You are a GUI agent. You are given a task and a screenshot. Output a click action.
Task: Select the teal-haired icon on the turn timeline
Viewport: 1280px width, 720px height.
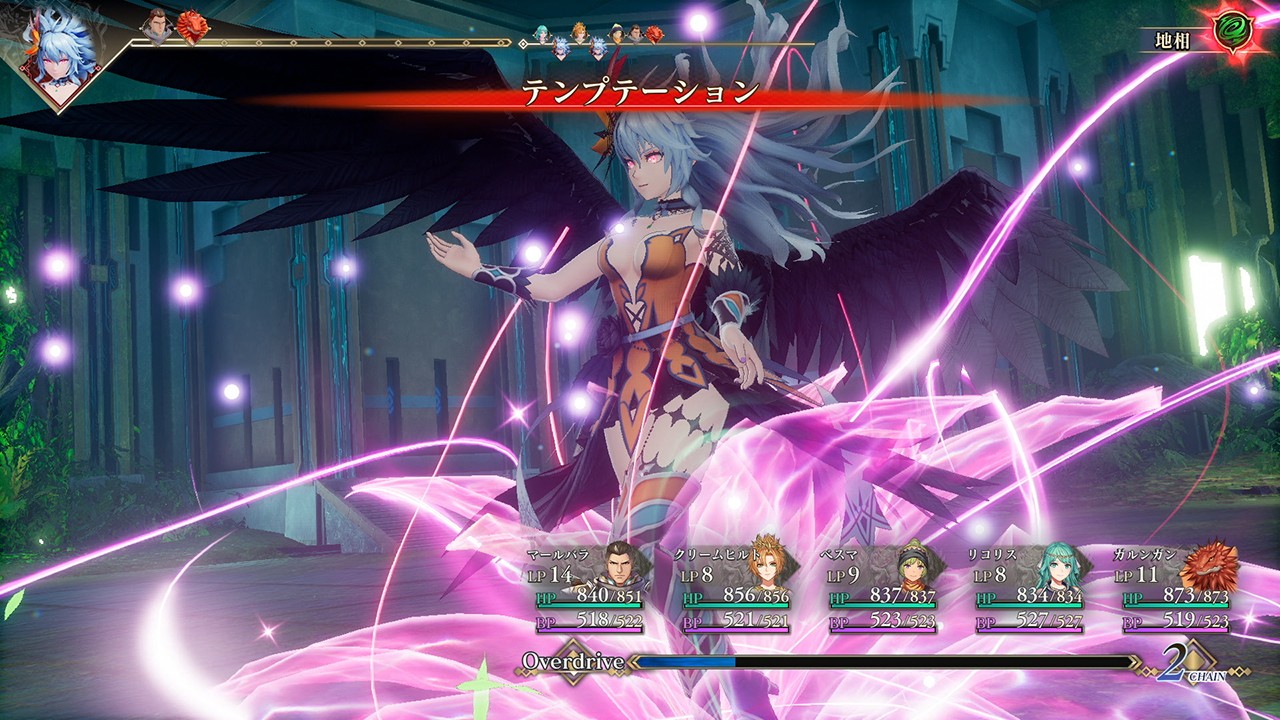(542, 33)
